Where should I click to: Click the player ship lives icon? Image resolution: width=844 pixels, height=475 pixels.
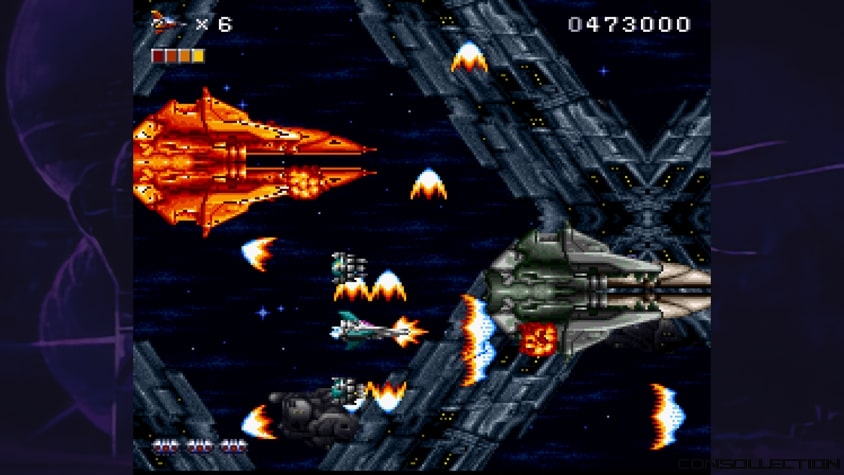pos(165,23)
